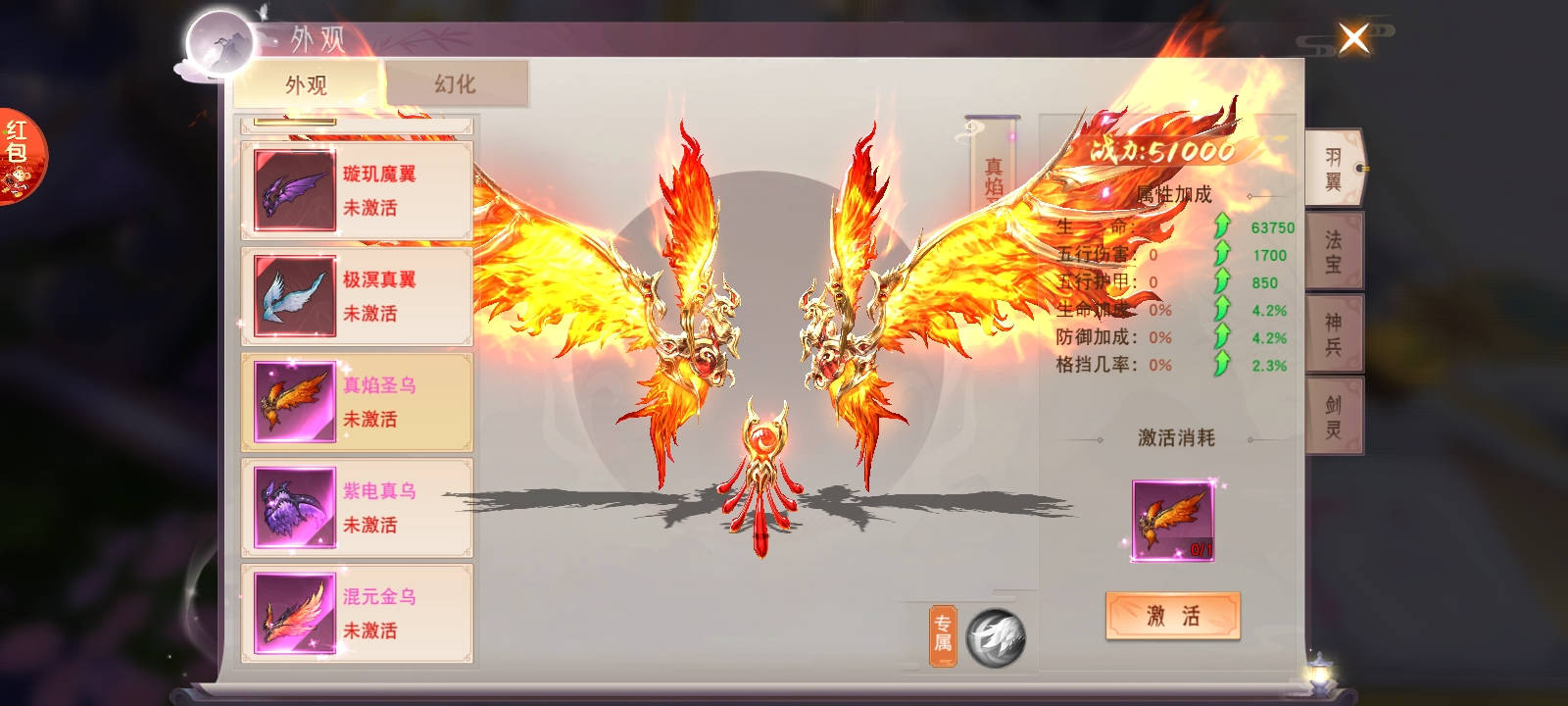Image resolution: width=1568 pixels, height=706 pixels.
Task: Select the 真焰圣乌 wings entry
Action: tap(357, 402)
